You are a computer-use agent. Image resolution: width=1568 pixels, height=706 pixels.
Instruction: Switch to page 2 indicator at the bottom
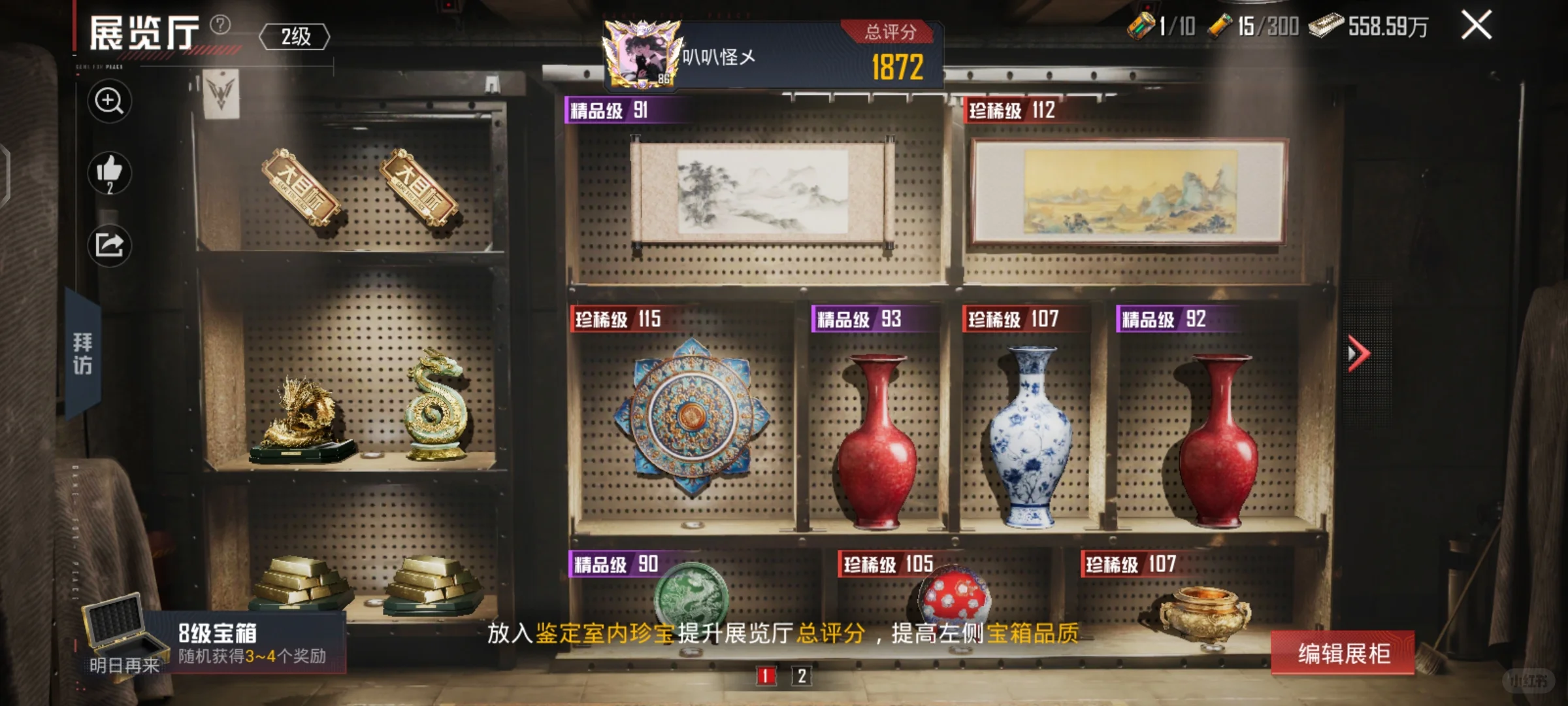pos(802,677)
